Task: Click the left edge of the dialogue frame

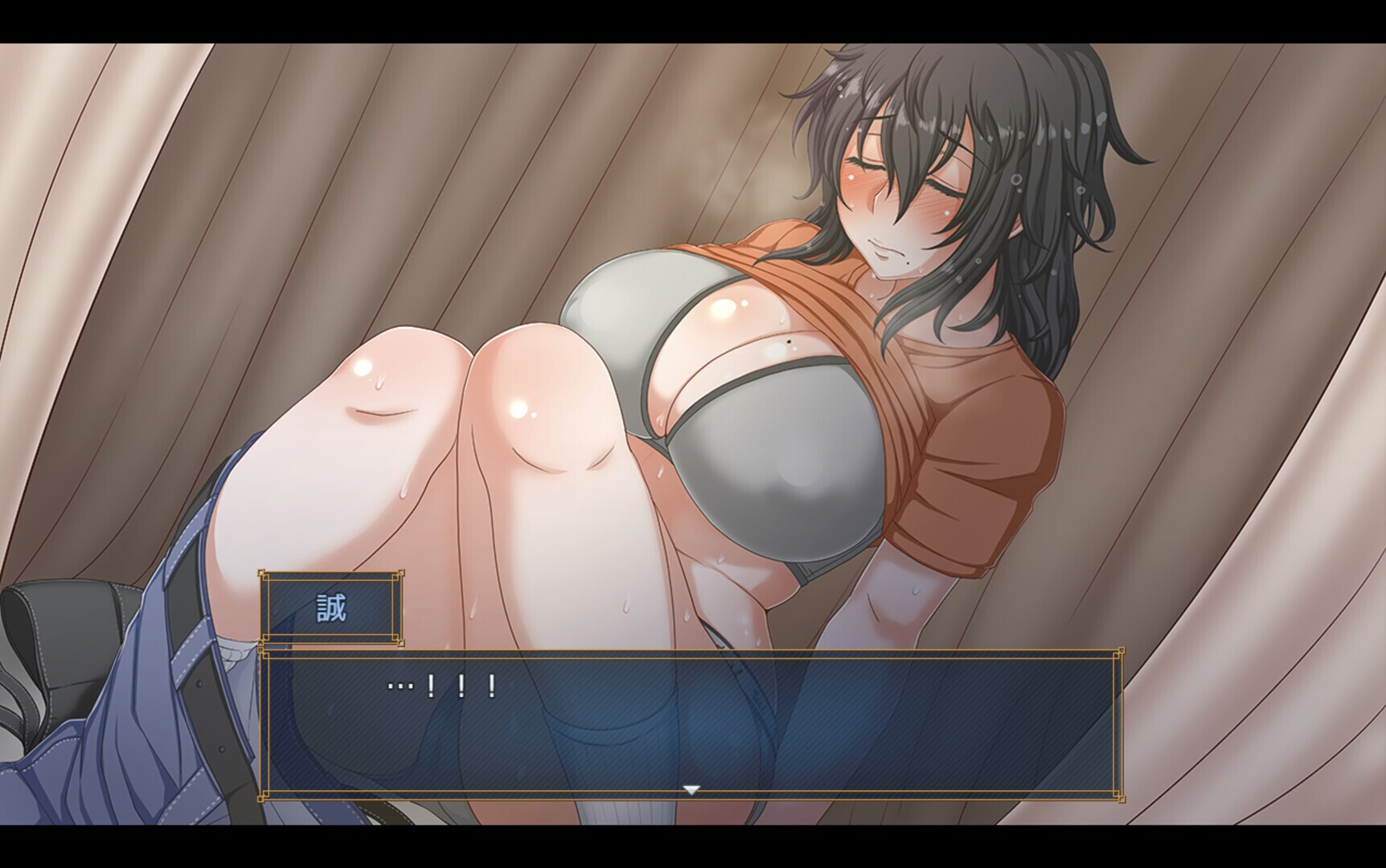Action: 265,723
